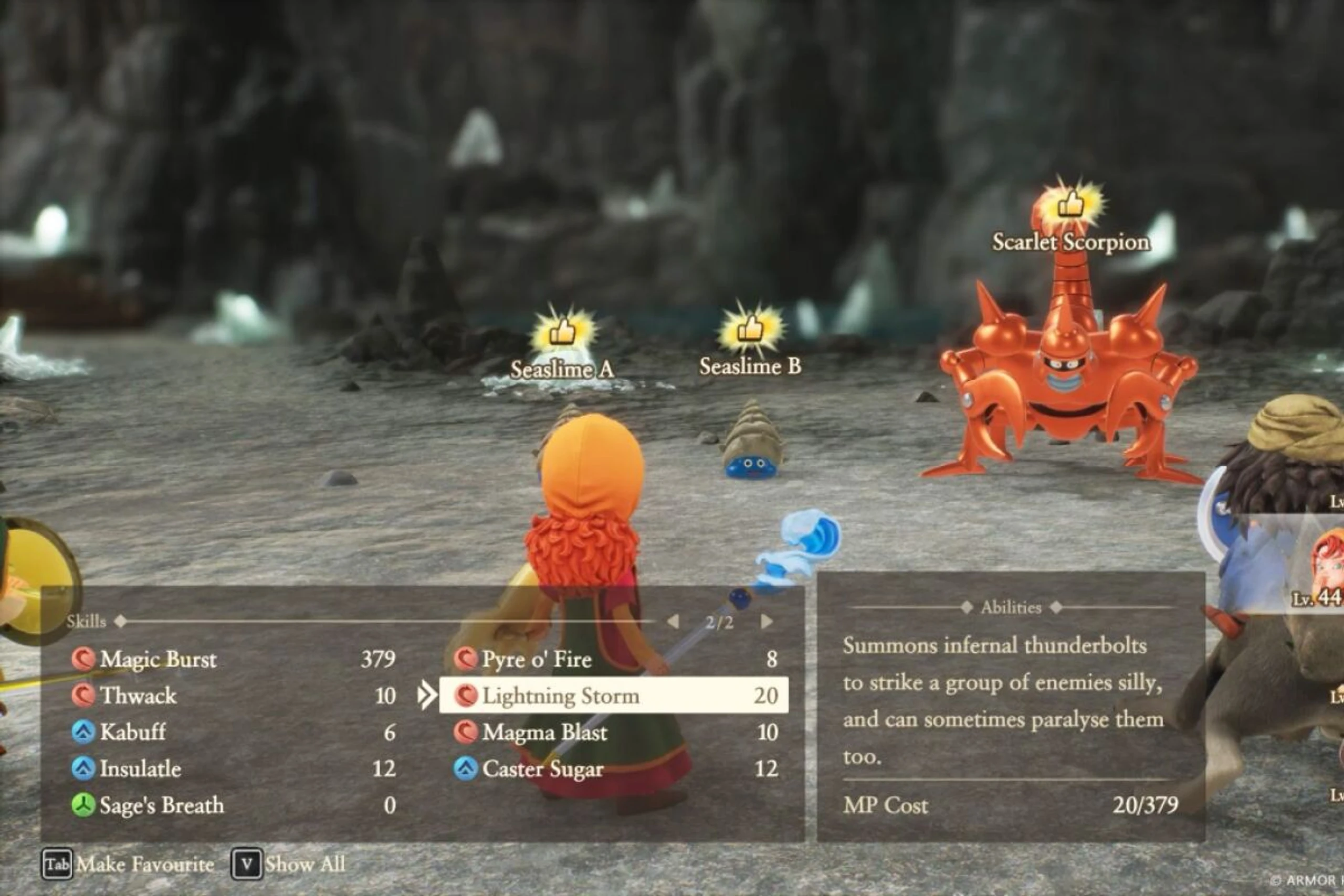Viewport: 1344px width, 896px height.
Task: Go to previous skills page arrow
Action: tap(673, 621)
